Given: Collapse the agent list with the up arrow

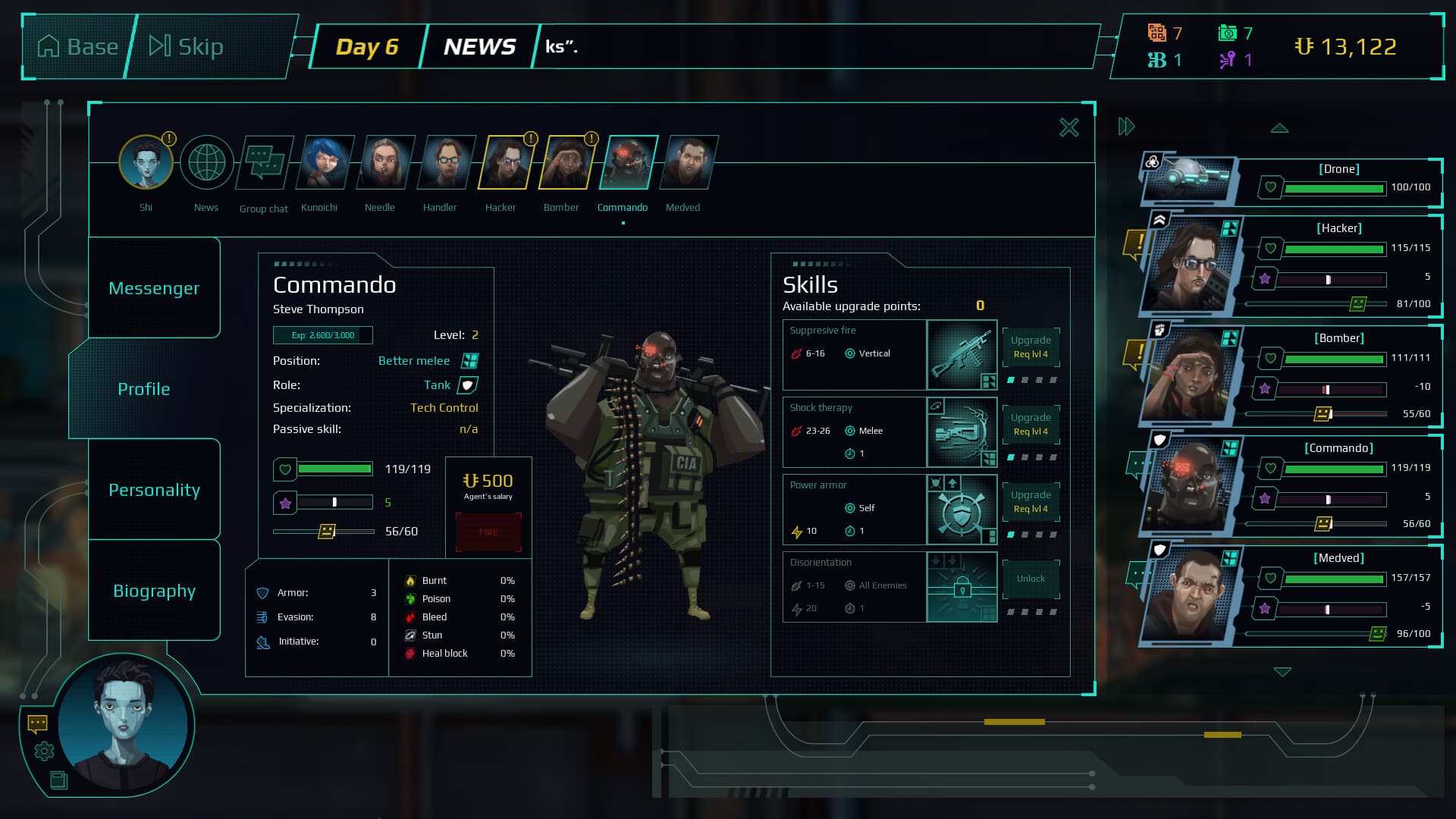Looking at the screenshot, I should (1281, 128).
